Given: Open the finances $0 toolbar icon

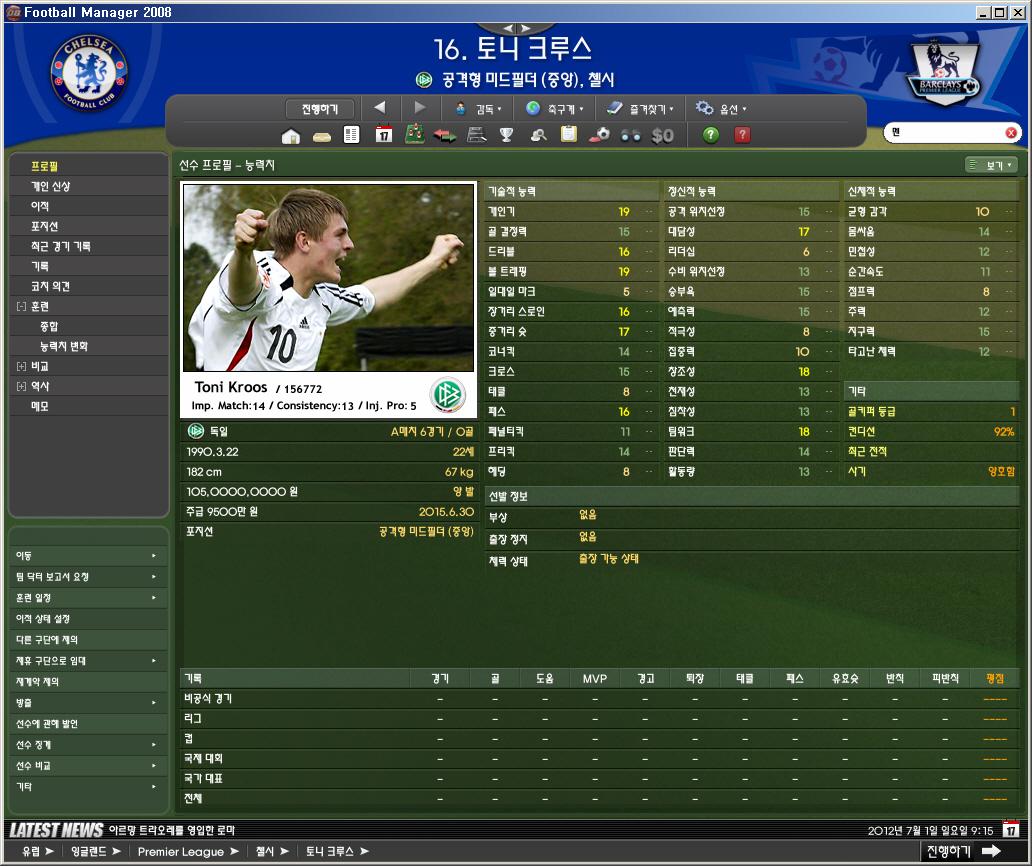Looking at the screenshot, I should pos(662,136).
